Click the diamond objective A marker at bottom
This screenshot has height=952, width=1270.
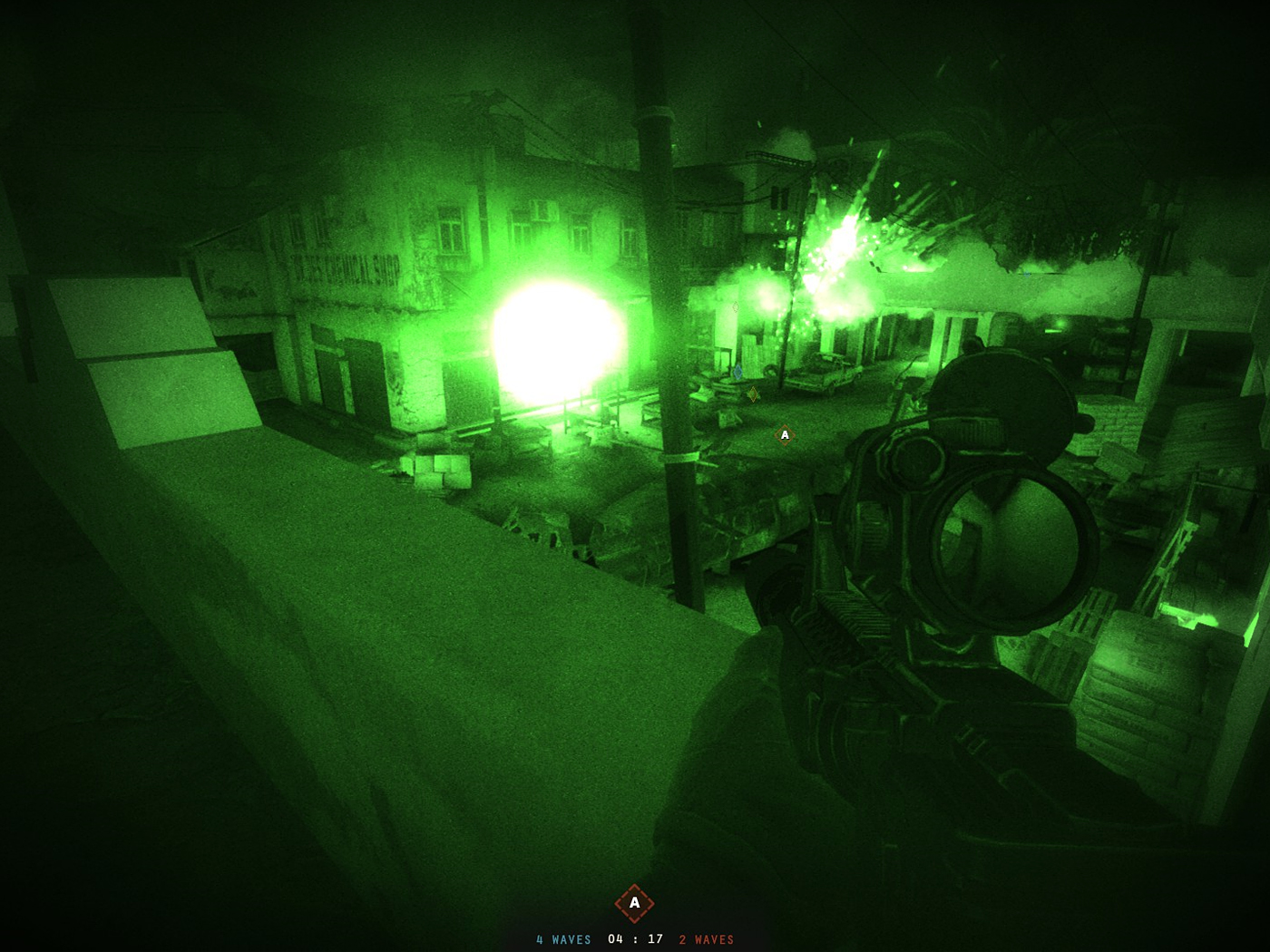pyautogui.click(x=635, y=903)
